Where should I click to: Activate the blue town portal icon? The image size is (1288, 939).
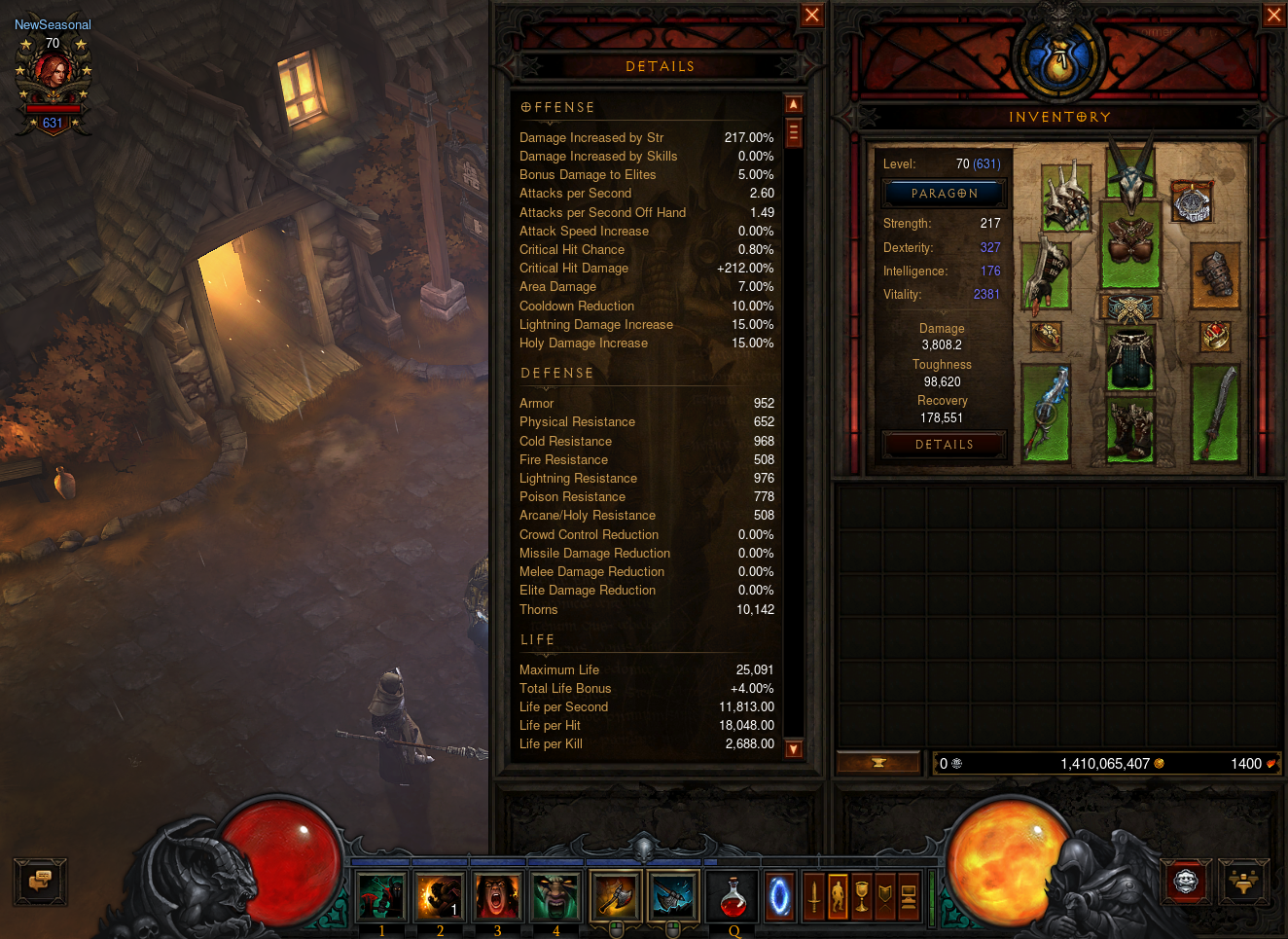click(x=779, y=896)
